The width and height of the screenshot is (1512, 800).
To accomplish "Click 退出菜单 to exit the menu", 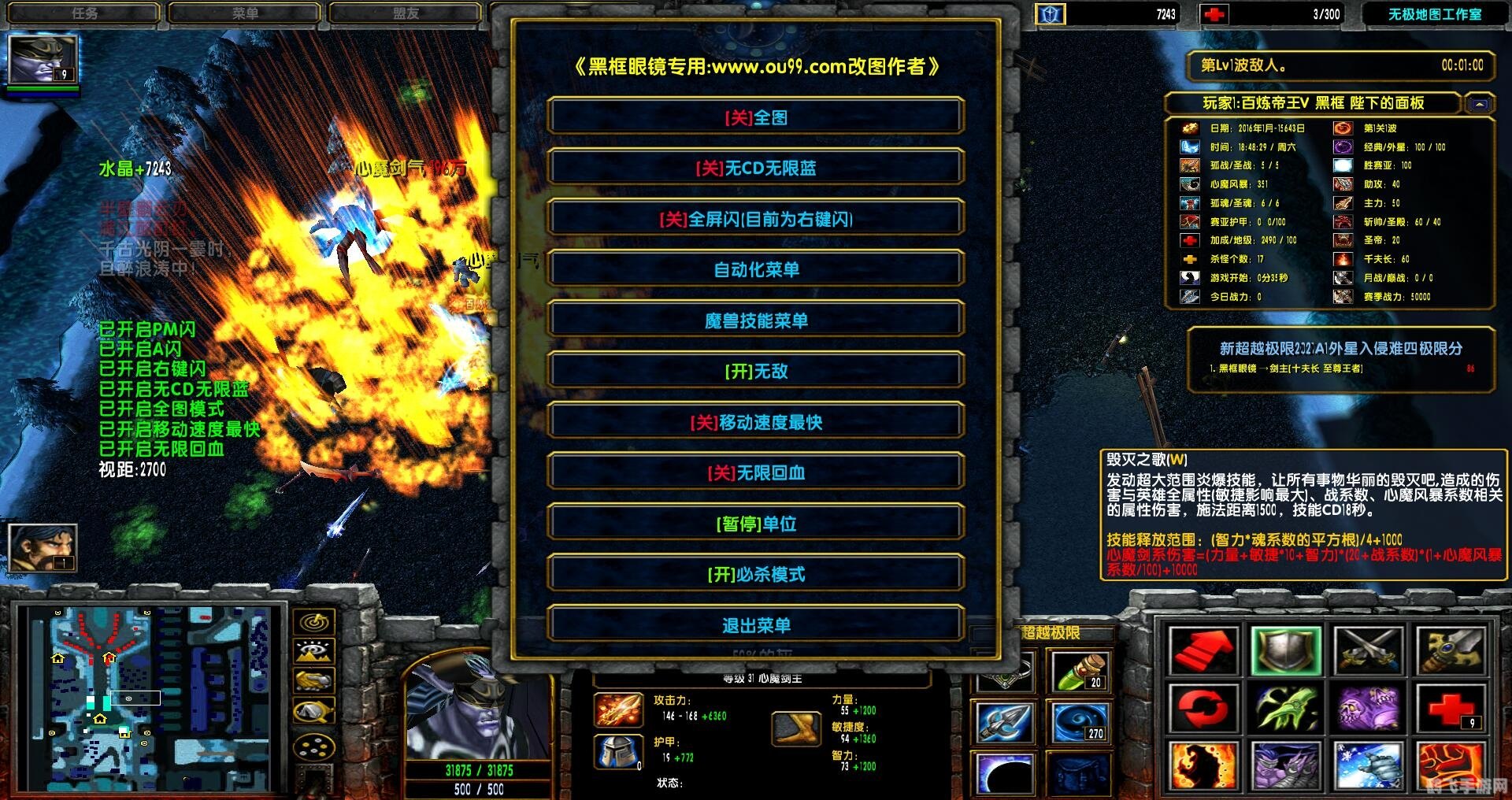I will [x=756, y=624].
